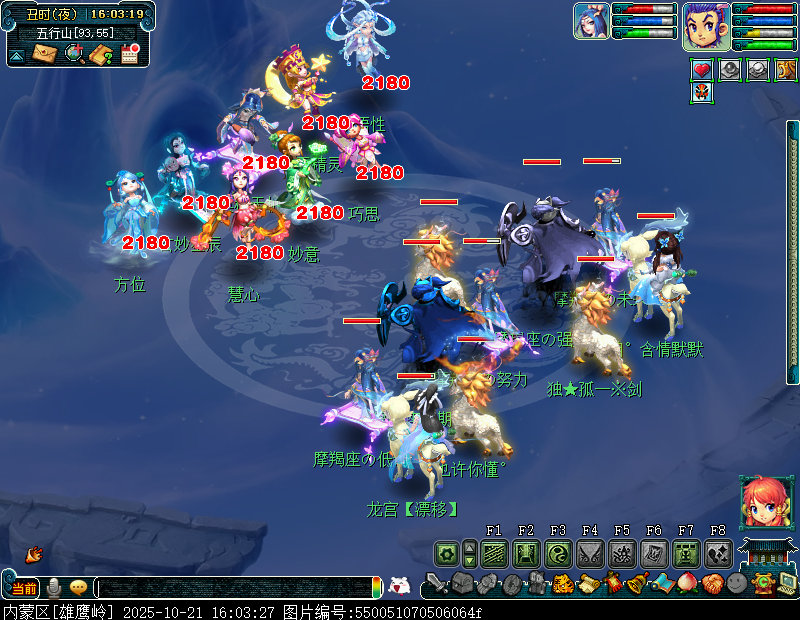Activate the F7 skill slot

686,553
